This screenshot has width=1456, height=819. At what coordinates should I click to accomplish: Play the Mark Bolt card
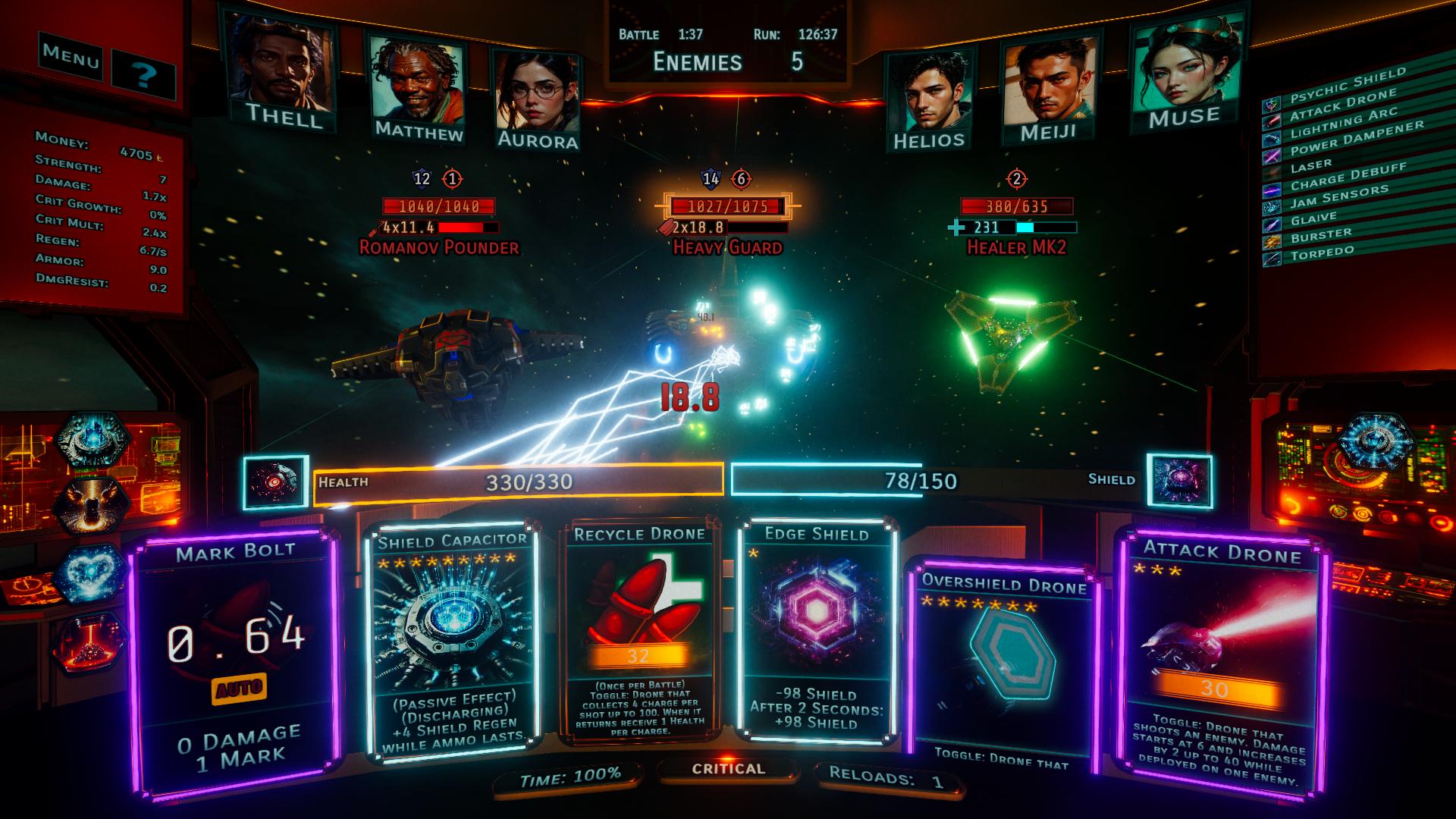(x=234, y=660)
